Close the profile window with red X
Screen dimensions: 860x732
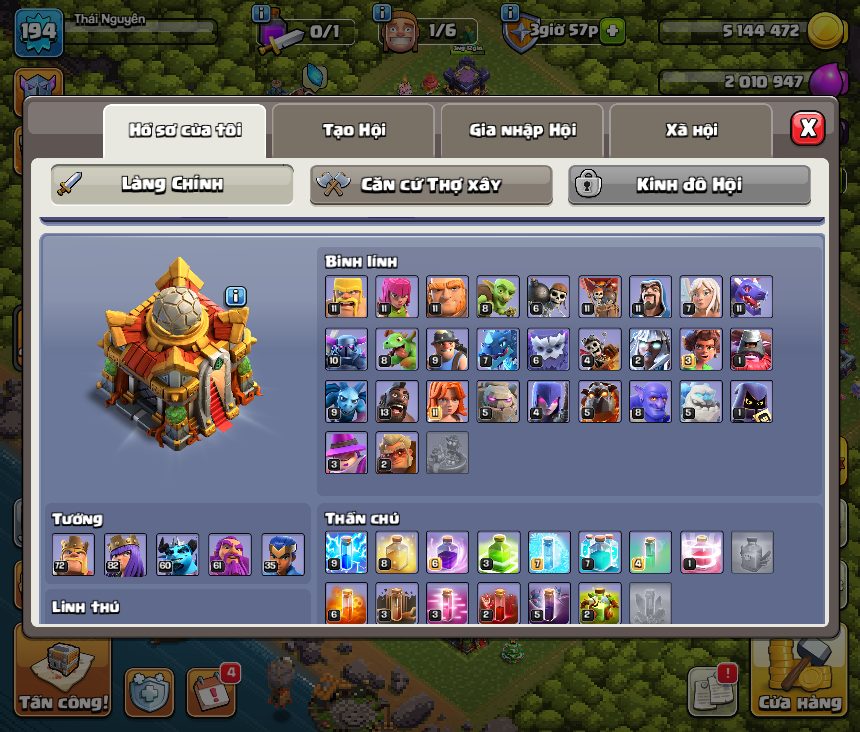pyautogui.click(x=807, y=129)
